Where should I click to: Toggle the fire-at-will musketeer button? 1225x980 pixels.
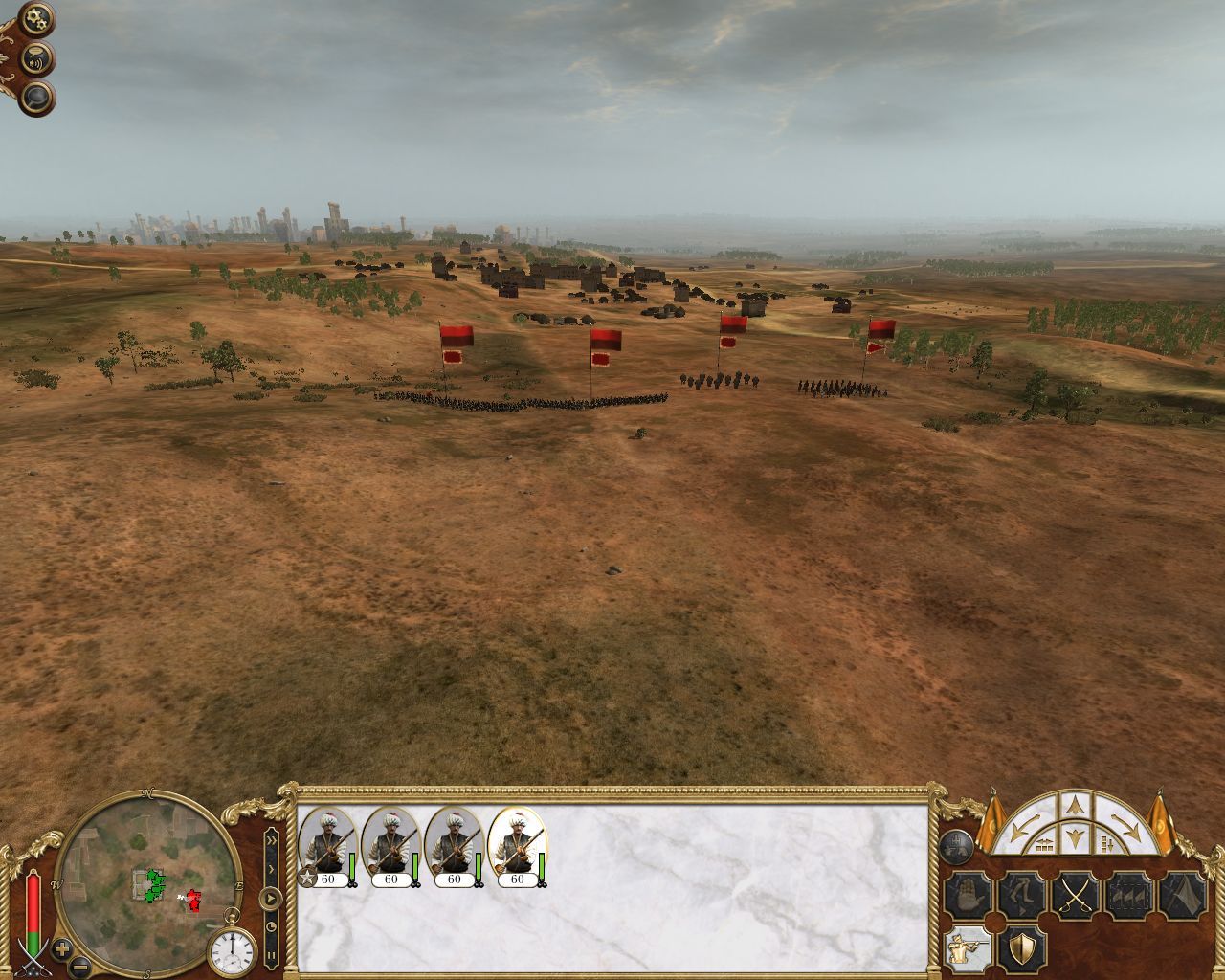967,948
